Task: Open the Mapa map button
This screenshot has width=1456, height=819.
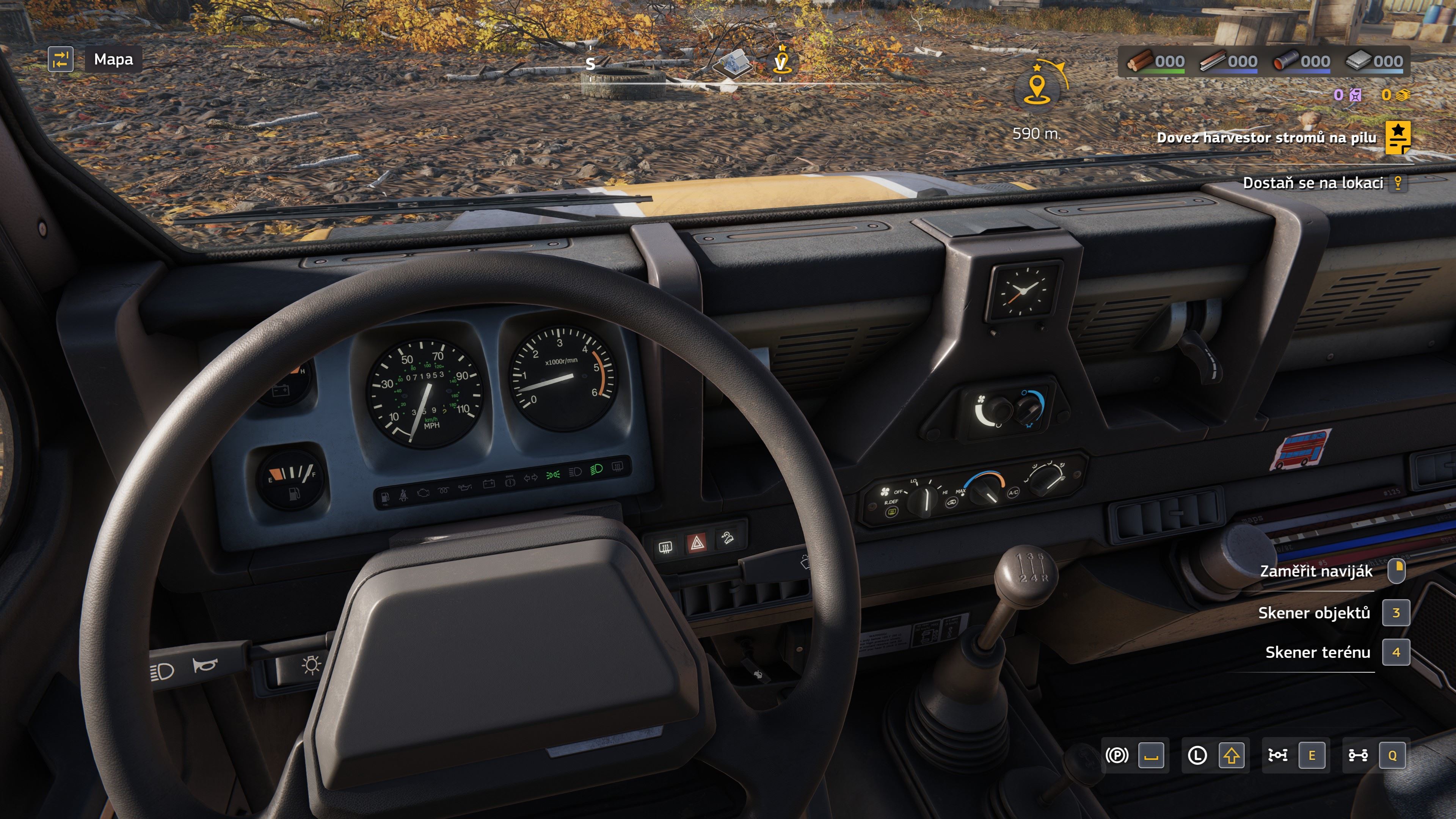Action: coord(113,60)
